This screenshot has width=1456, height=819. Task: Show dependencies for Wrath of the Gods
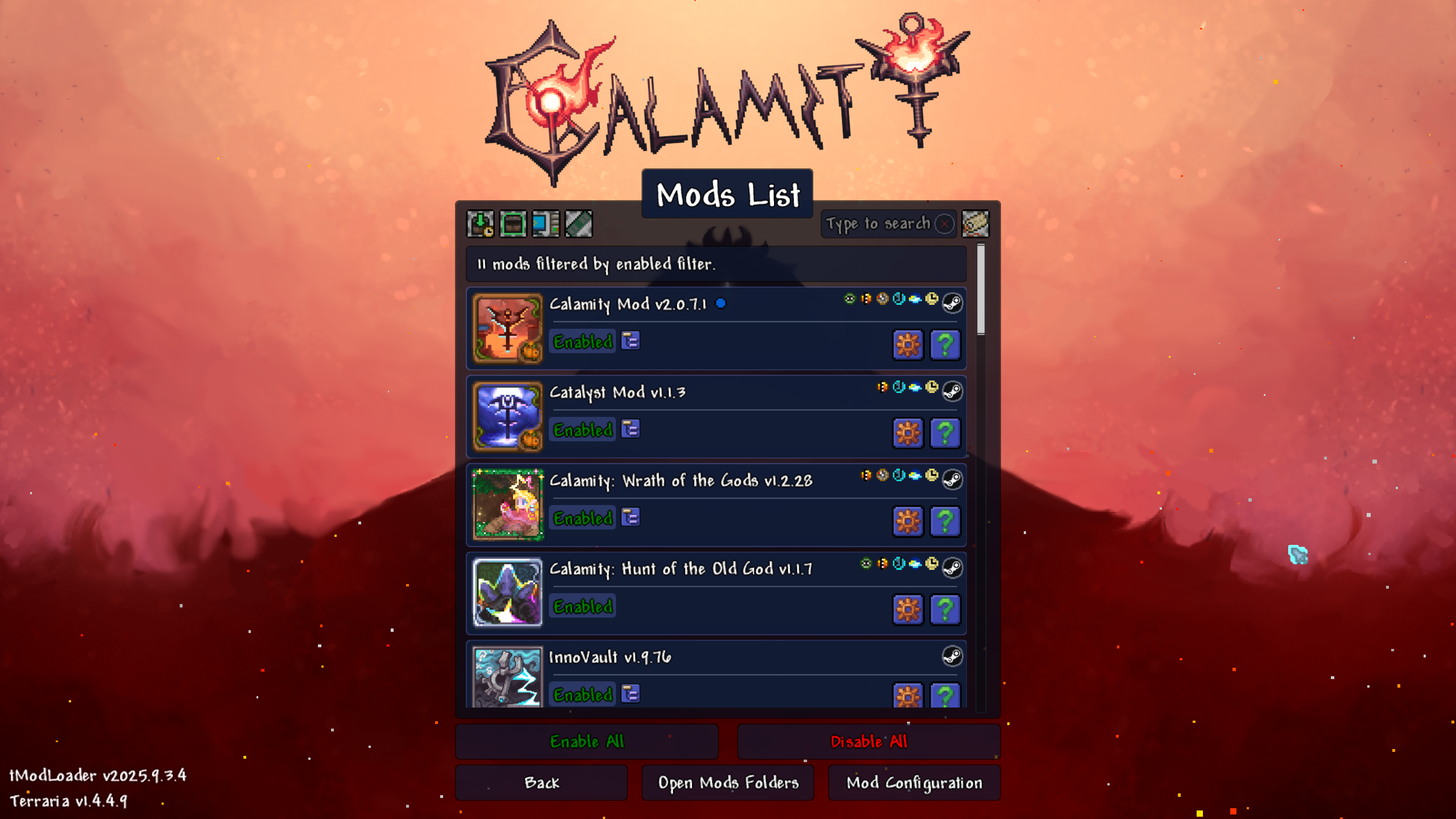pyautogui.click(x=630, y=518)
